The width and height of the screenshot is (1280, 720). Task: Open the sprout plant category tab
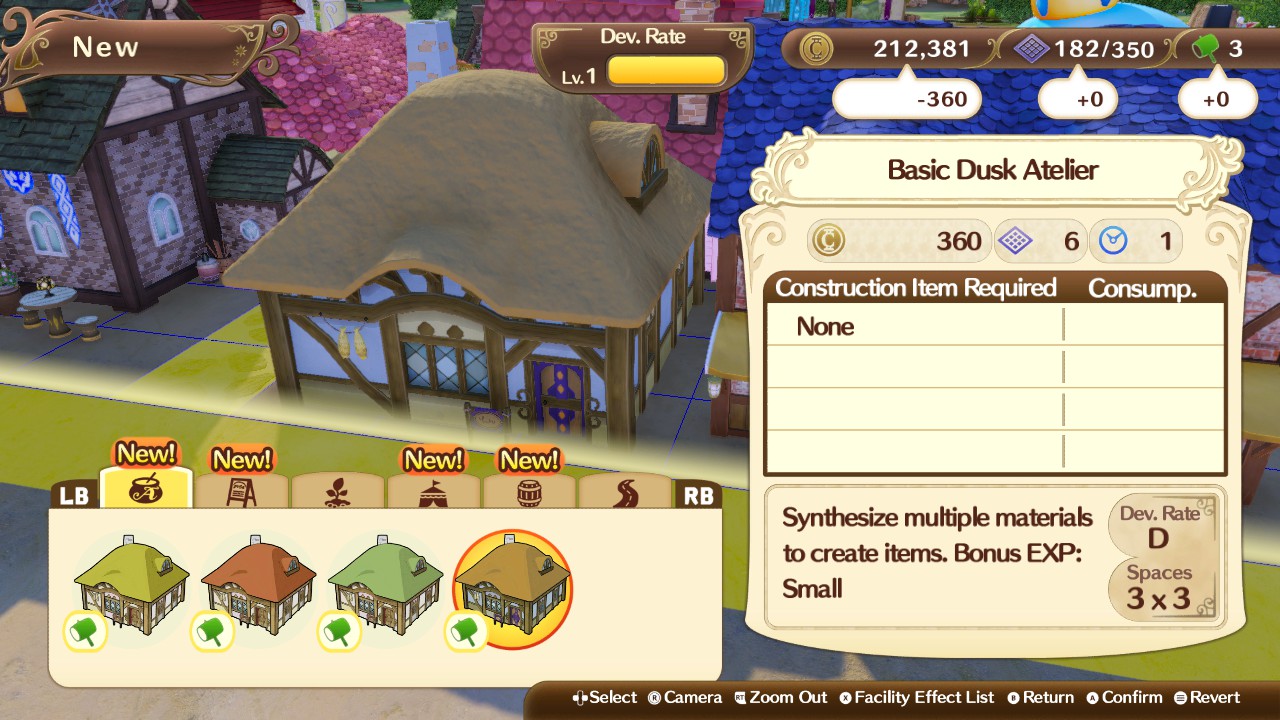(x=337, y=492)
